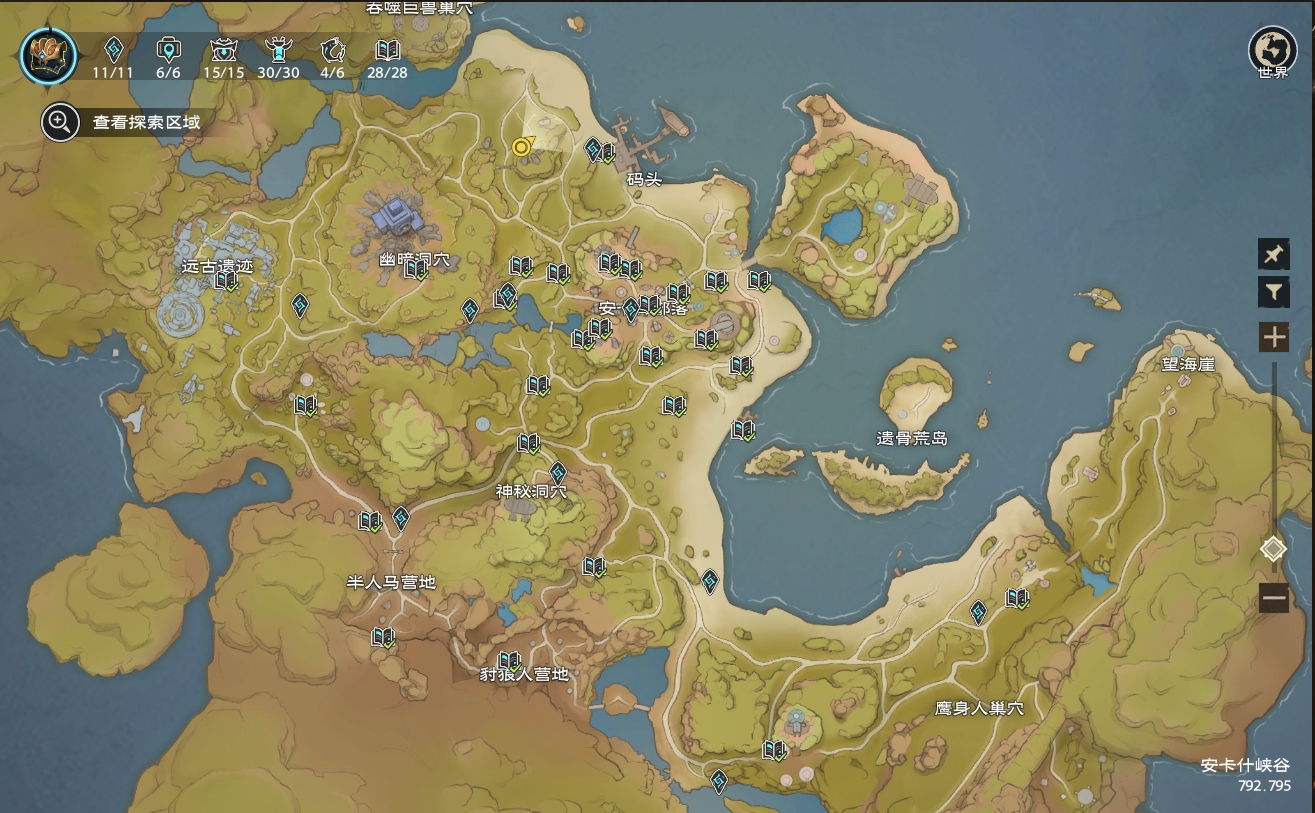The height and width of the screenshot is (813, 1315).
Task: Click the book marker under 幽暗洞穴 label
Action: [415, 268]
